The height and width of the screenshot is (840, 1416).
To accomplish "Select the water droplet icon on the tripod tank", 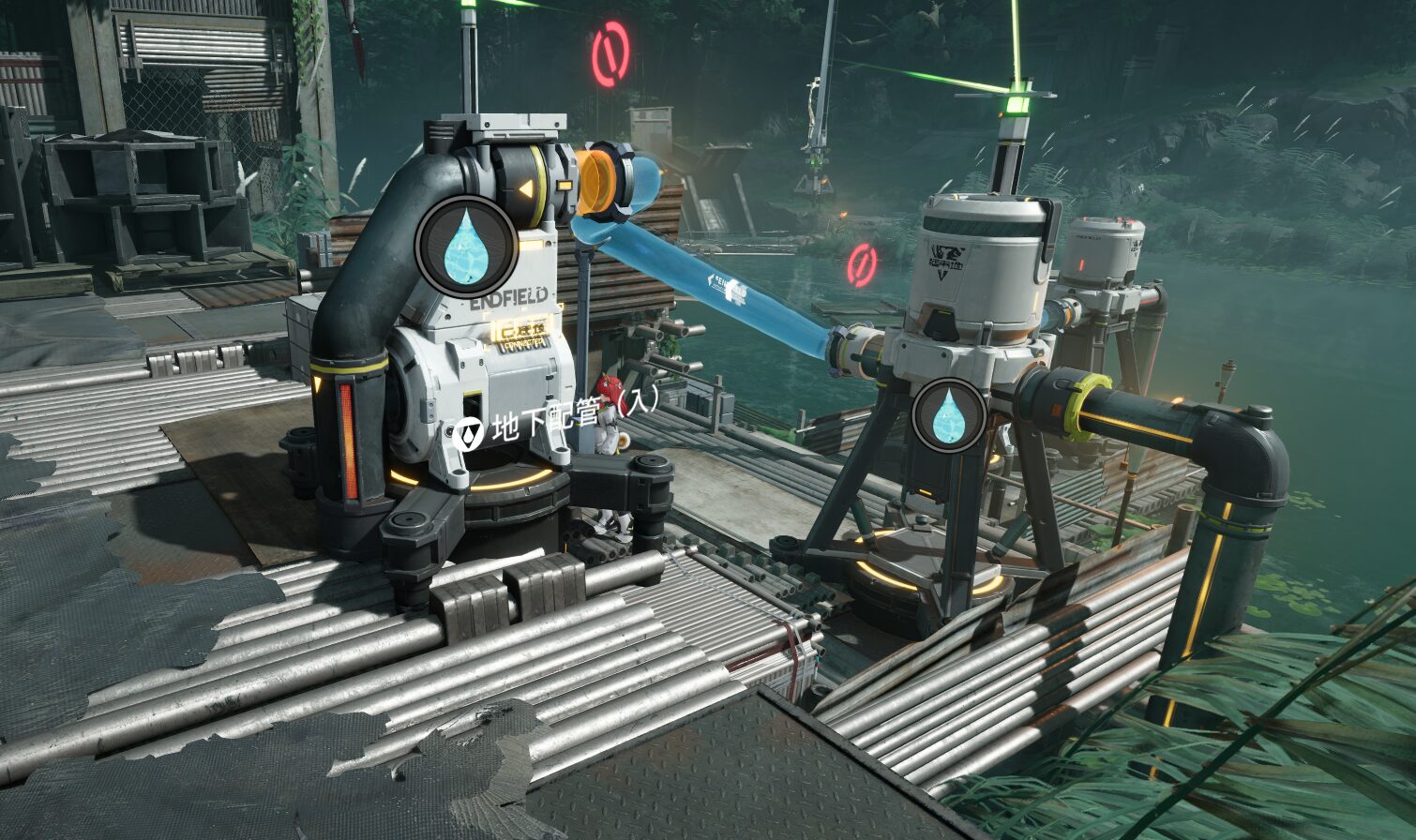I will (x=948, y=415).
